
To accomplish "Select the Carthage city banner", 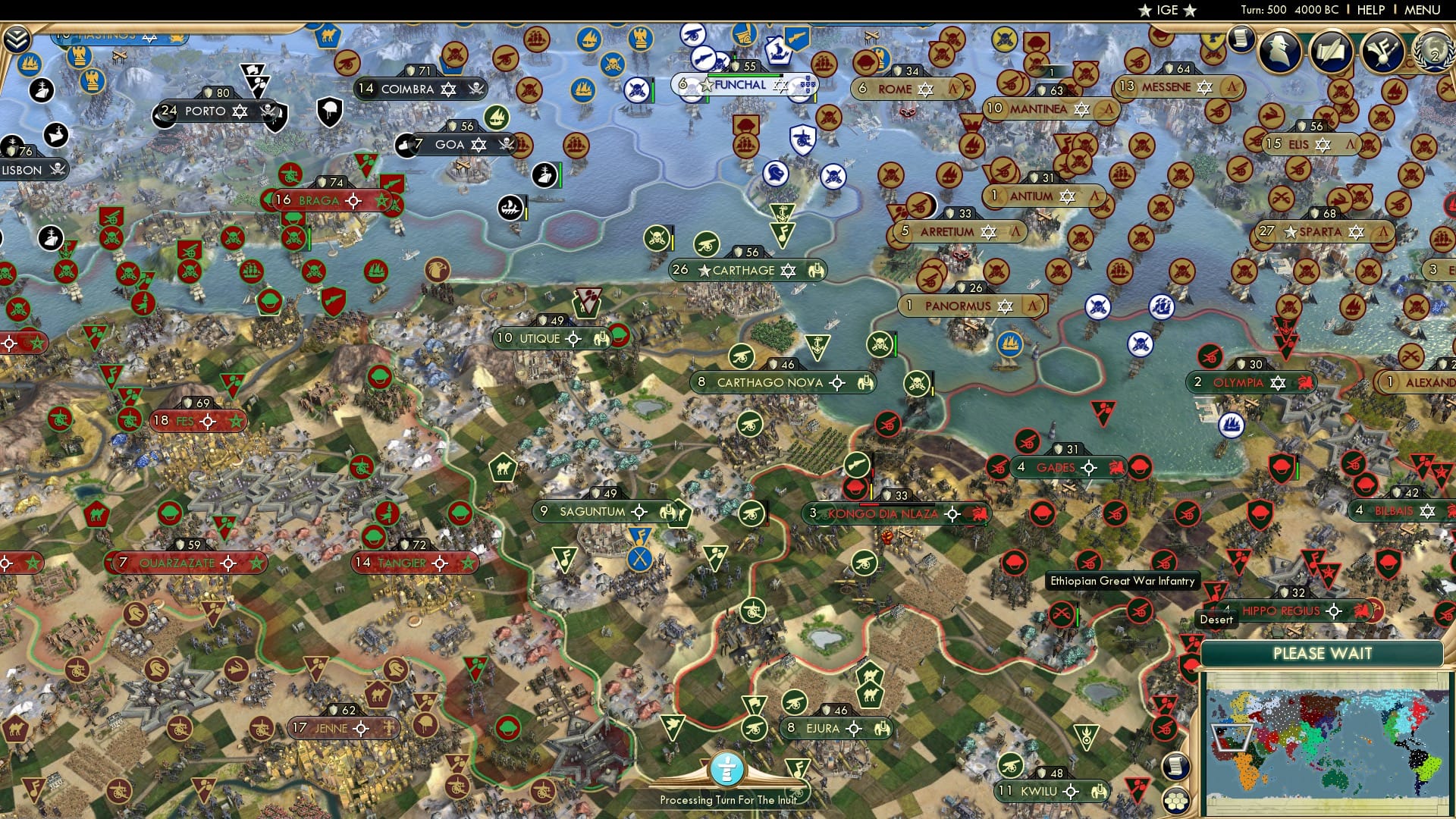I will (x=743, y=270).
